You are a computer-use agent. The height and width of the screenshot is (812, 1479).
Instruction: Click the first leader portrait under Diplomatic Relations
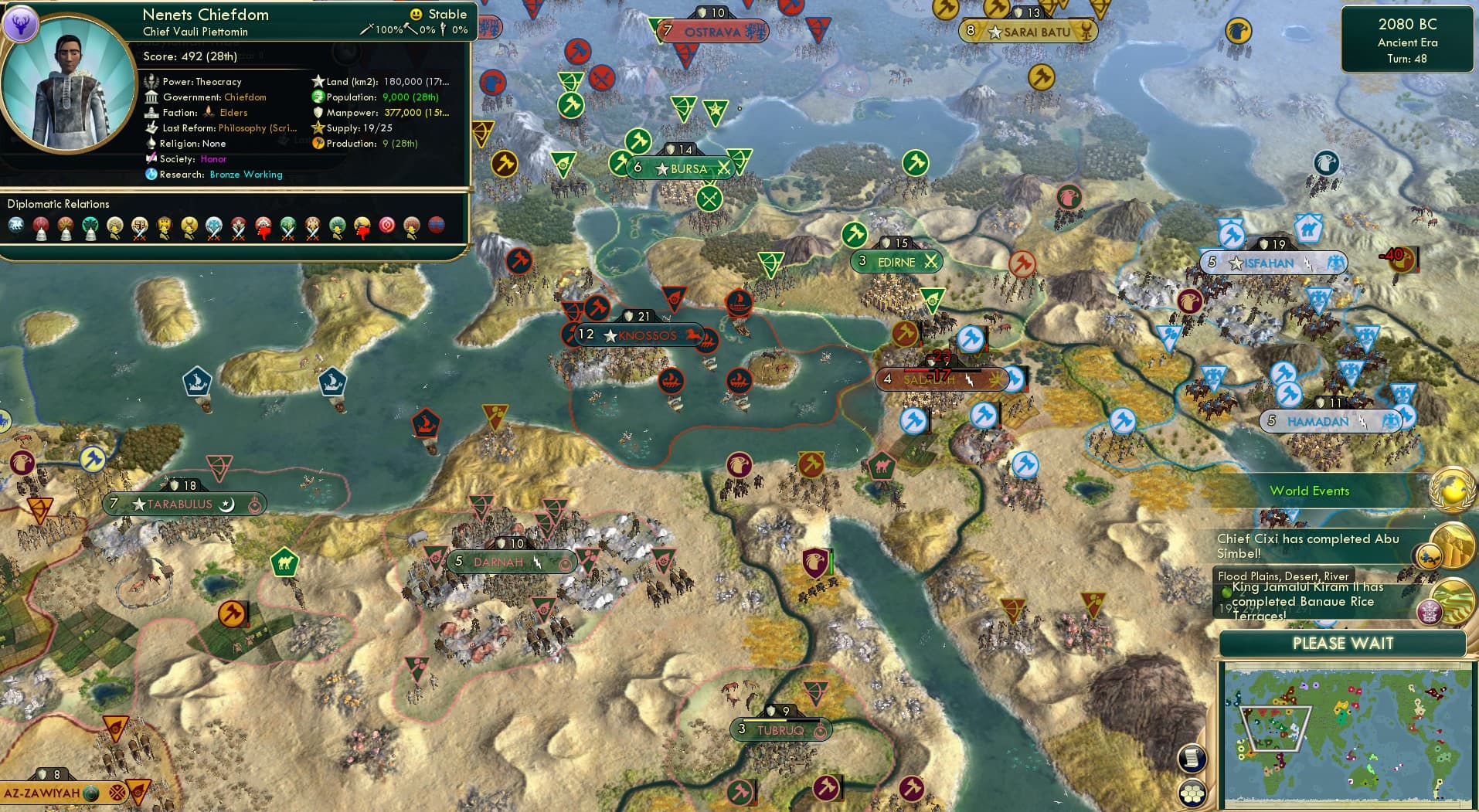[15, 224]
